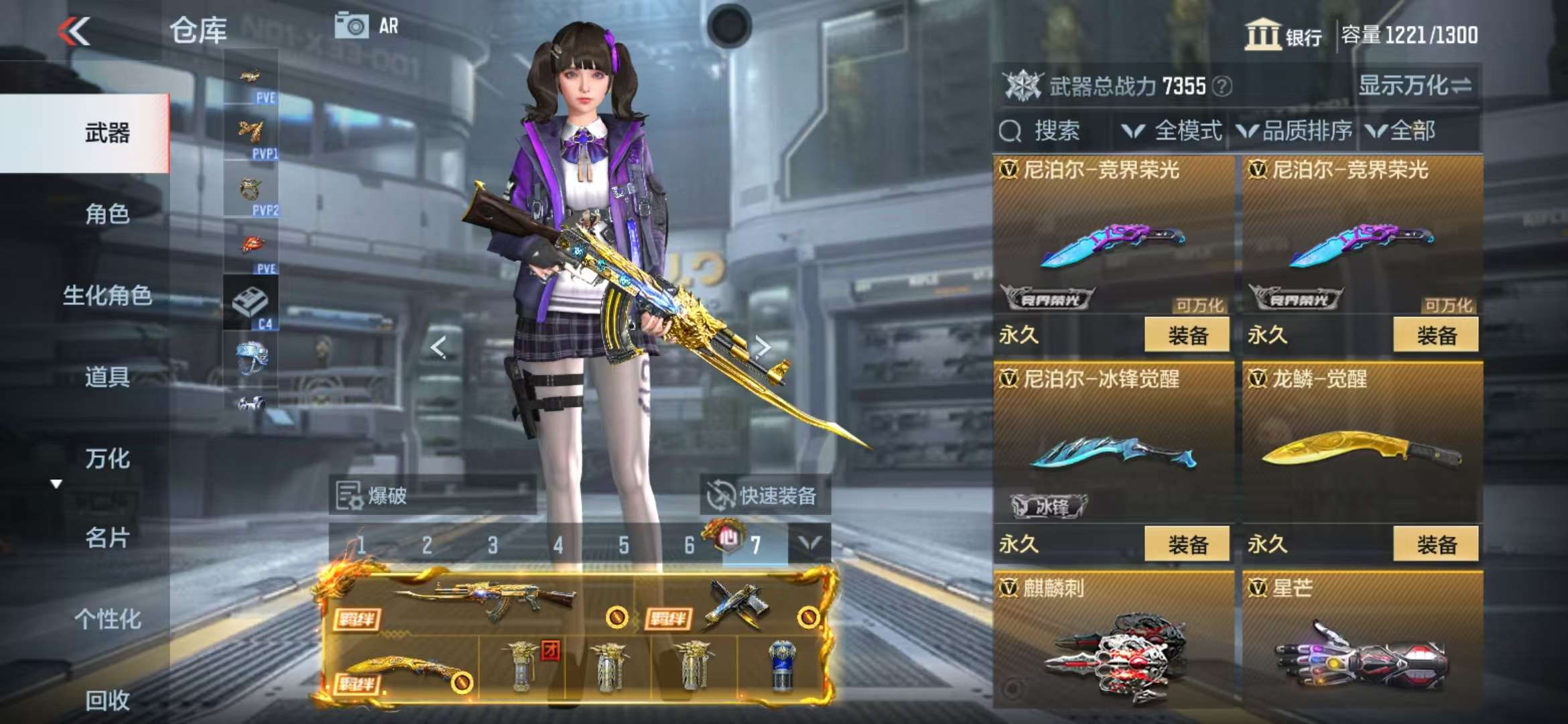Viewport: 1568px width, 724px height.
Task: Open the 品质排序 sort dropdown
Action: 1295,131
